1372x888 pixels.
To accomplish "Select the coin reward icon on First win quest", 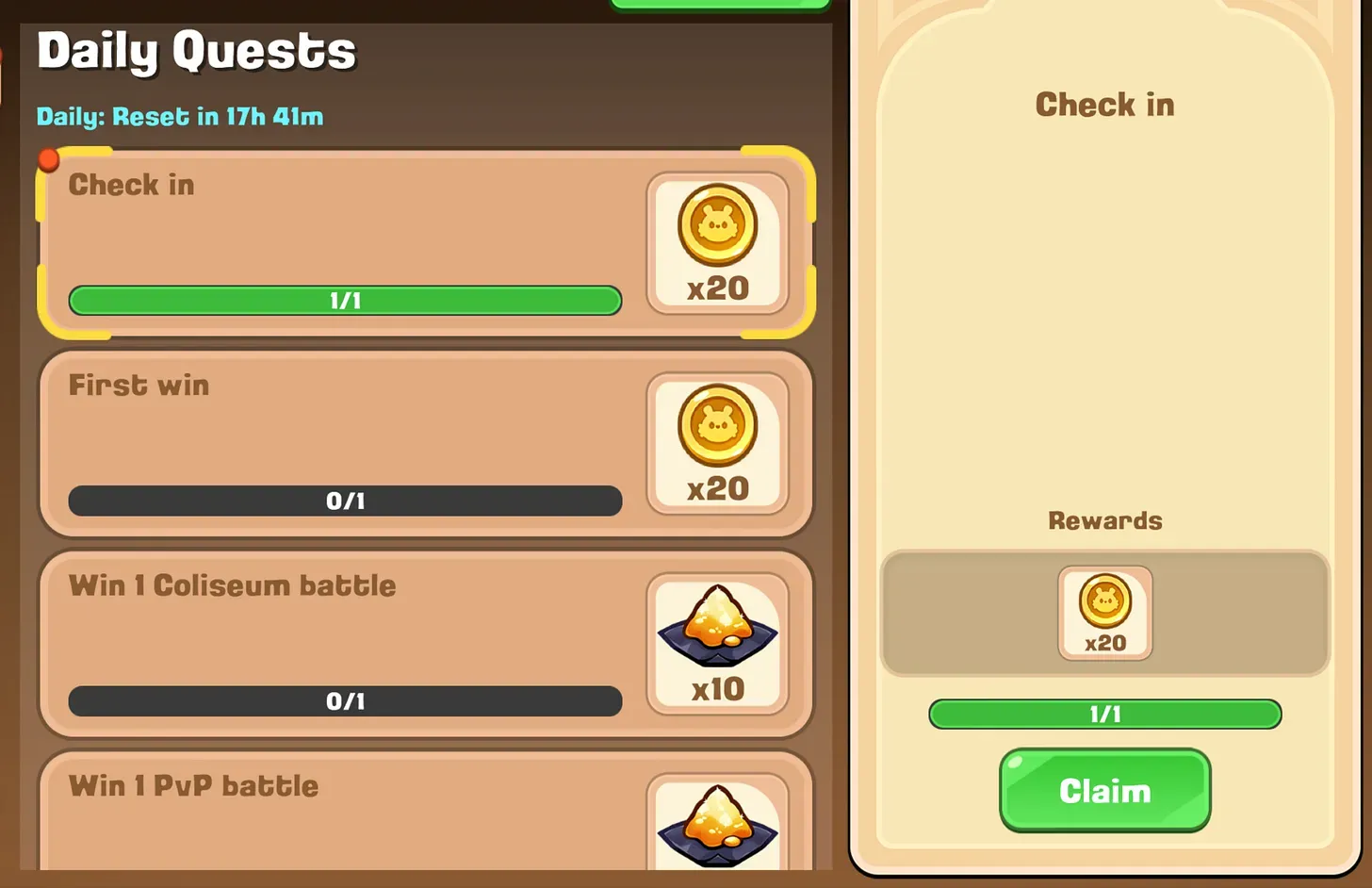I will (717, 426).
